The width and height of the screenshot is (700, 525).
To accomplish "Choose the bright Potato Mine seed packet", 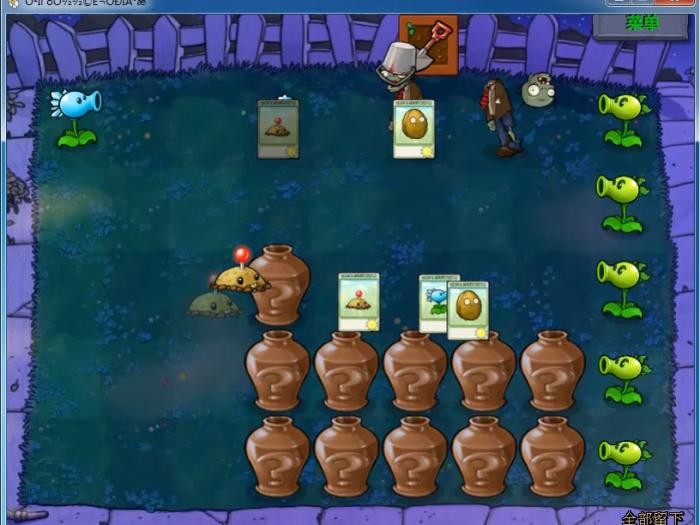I will click(358, 301).
